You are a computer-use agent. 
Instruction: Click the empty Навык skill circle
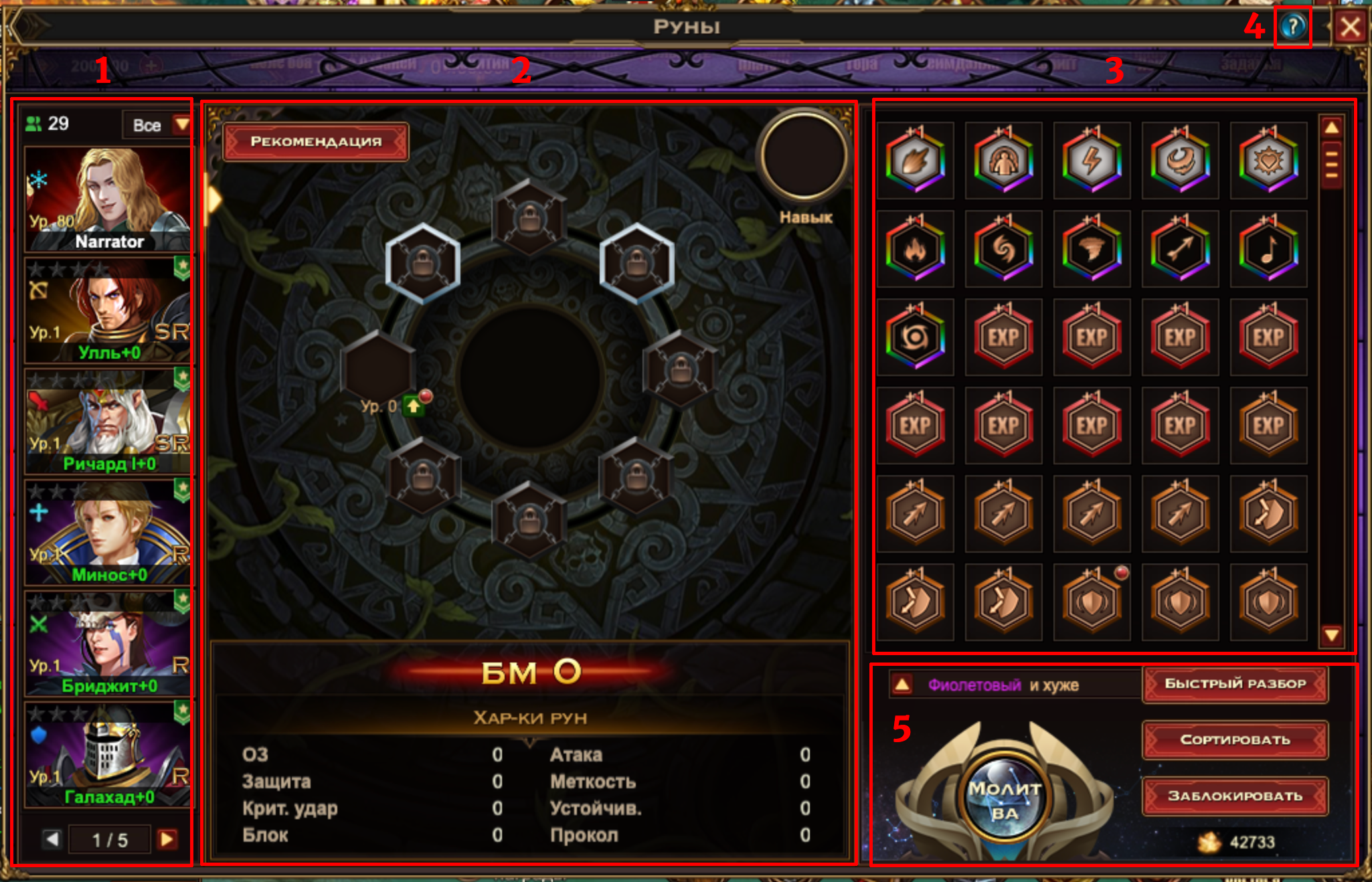pos(804,156)
